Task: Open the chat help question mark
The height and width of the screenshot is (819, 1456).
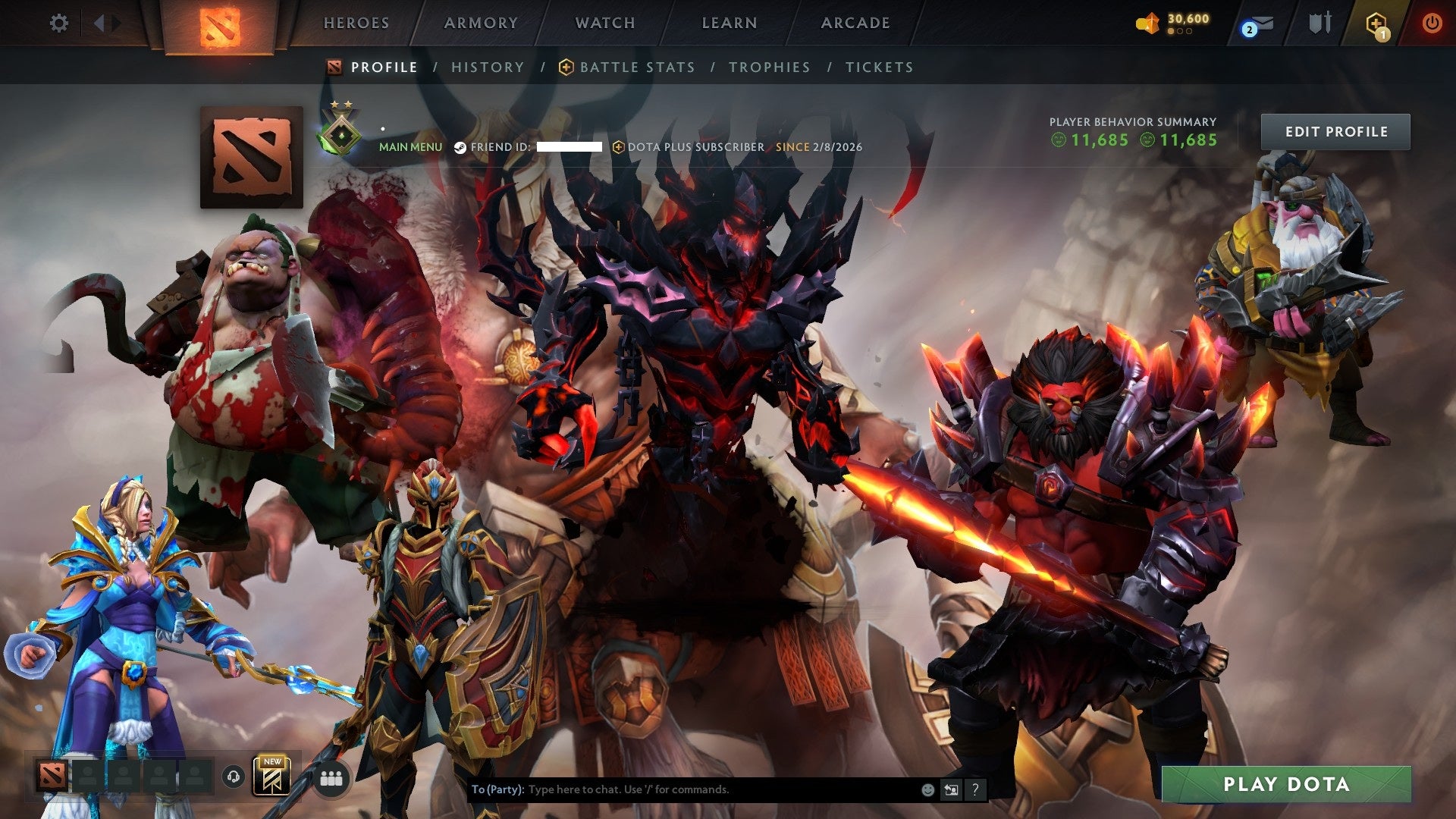Action: click(x=975, y=789)
